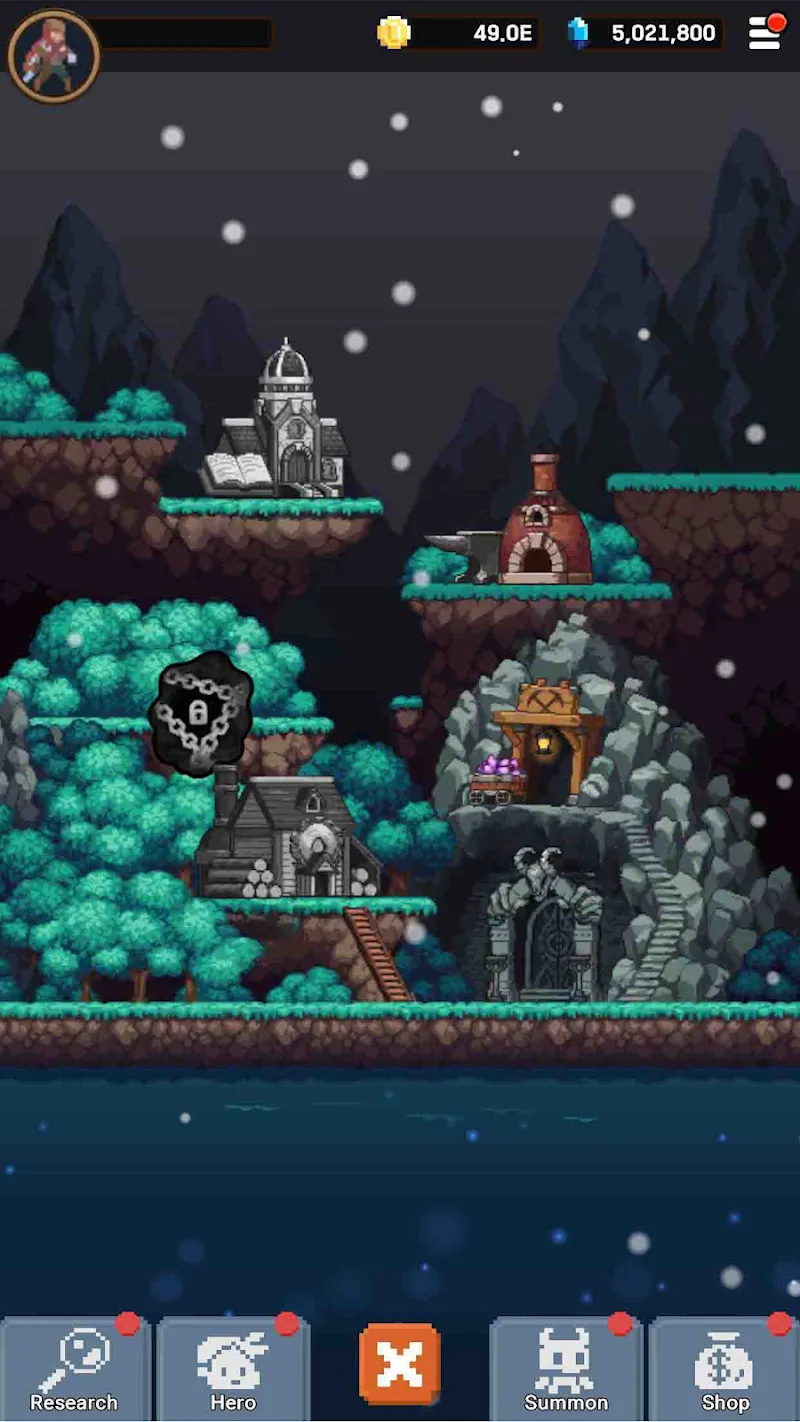This screenshot has height=1422, width=800.
Task: Close the town view with the orange X
Action: (x=400, y=1362)
